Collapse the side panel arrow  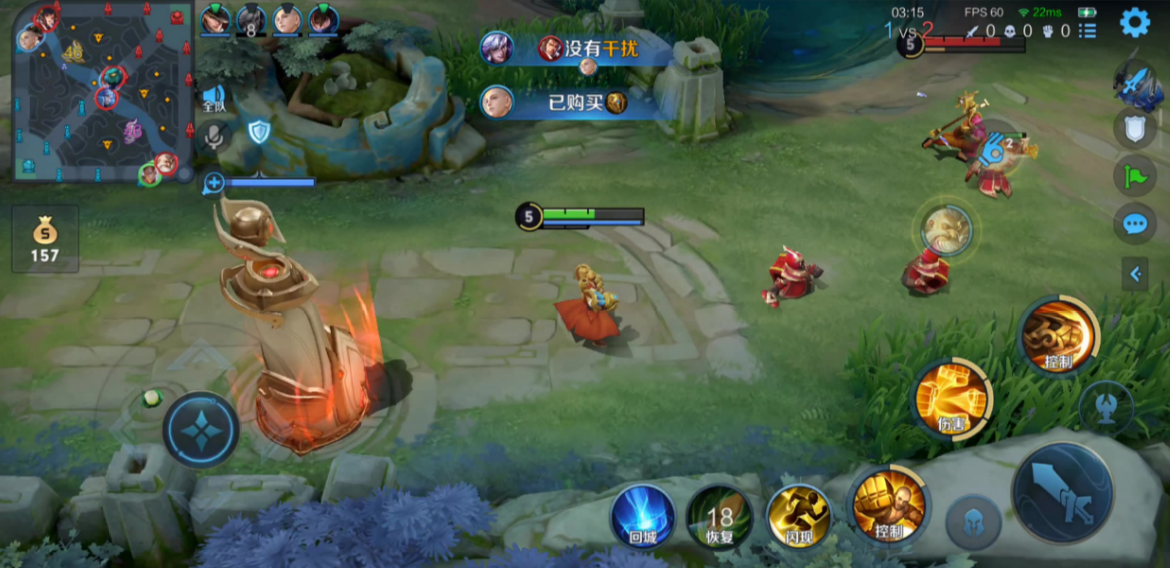[1134, 273]
